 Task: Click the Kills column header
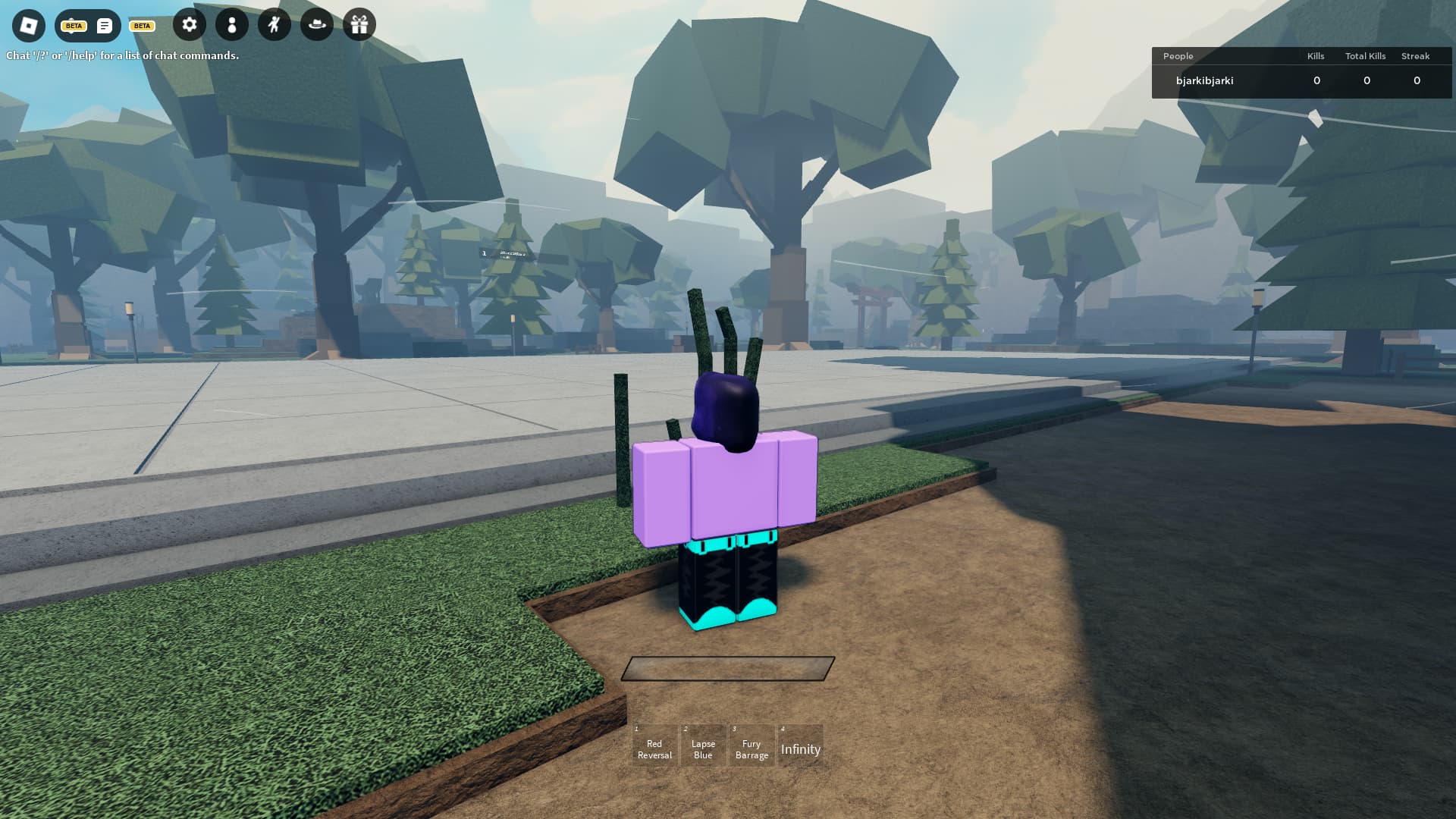[x=1315, y=56]
